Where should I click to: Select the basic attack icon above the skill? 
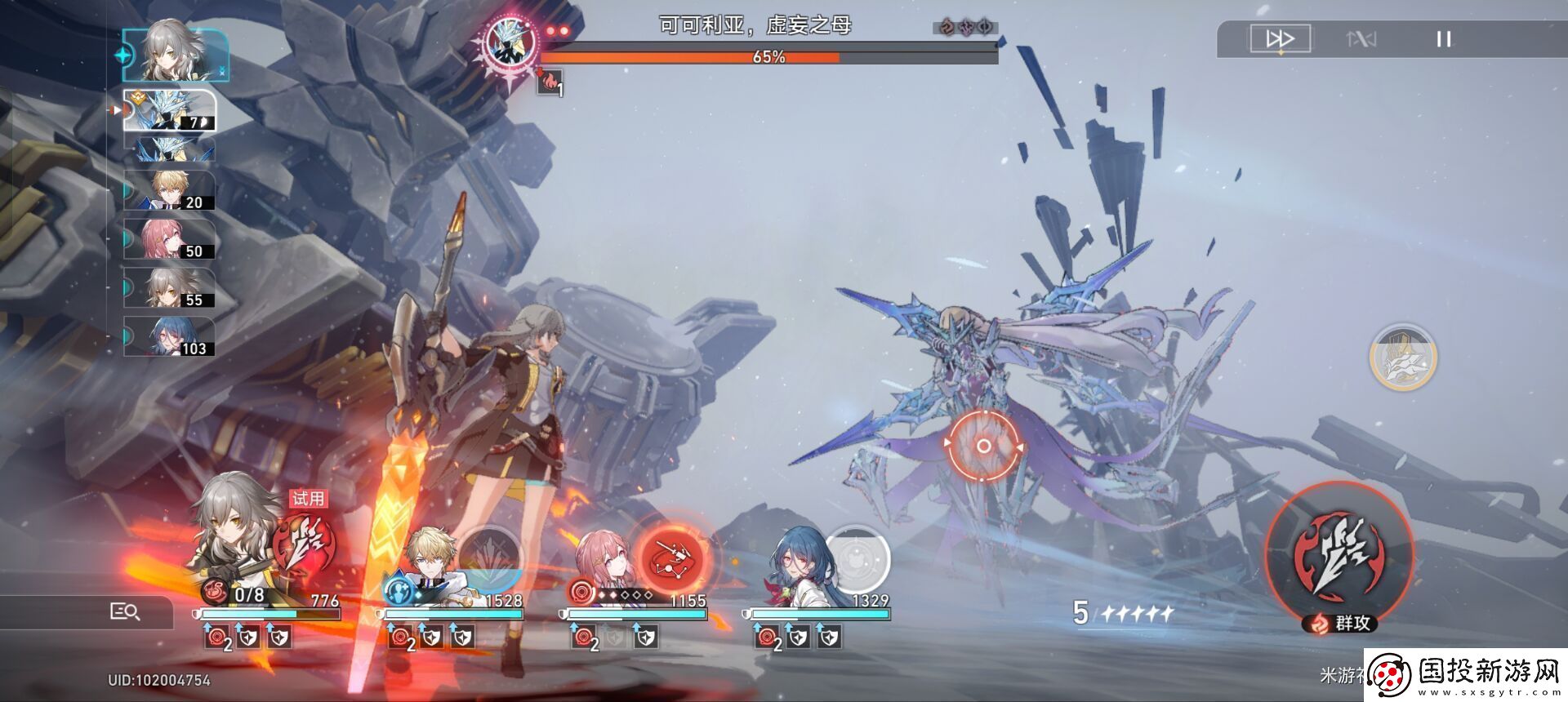(1402, 357)
